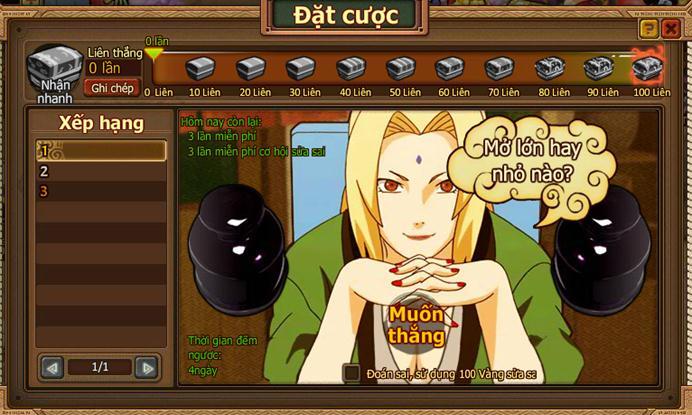Go to the next ranking page
Image resolution: width=692 pixels, height=415 pixels.
coord(147,368)
